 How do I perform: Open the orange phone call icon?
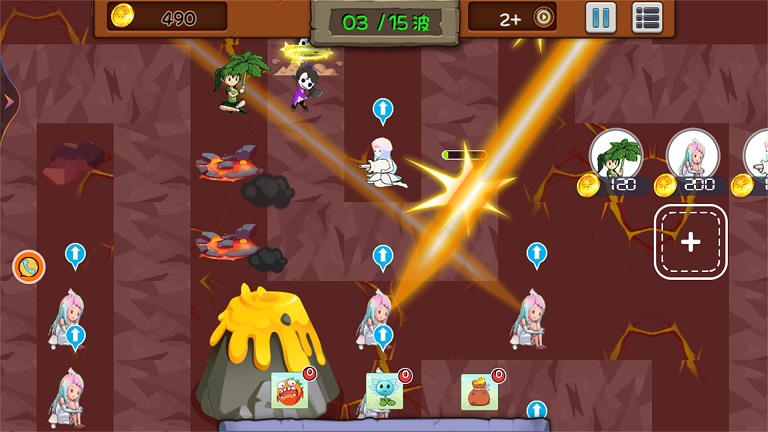tap(28, 266)
